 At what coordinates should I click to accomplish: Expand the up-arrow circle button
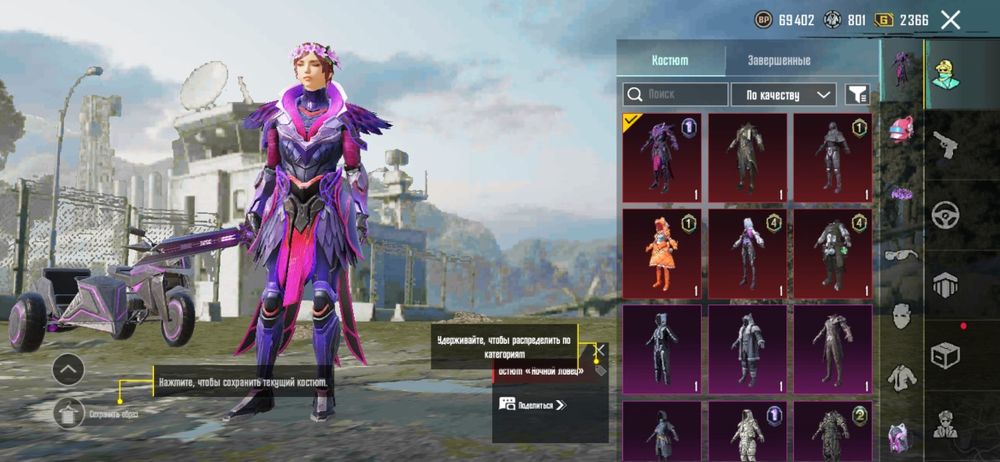[68, 370]
